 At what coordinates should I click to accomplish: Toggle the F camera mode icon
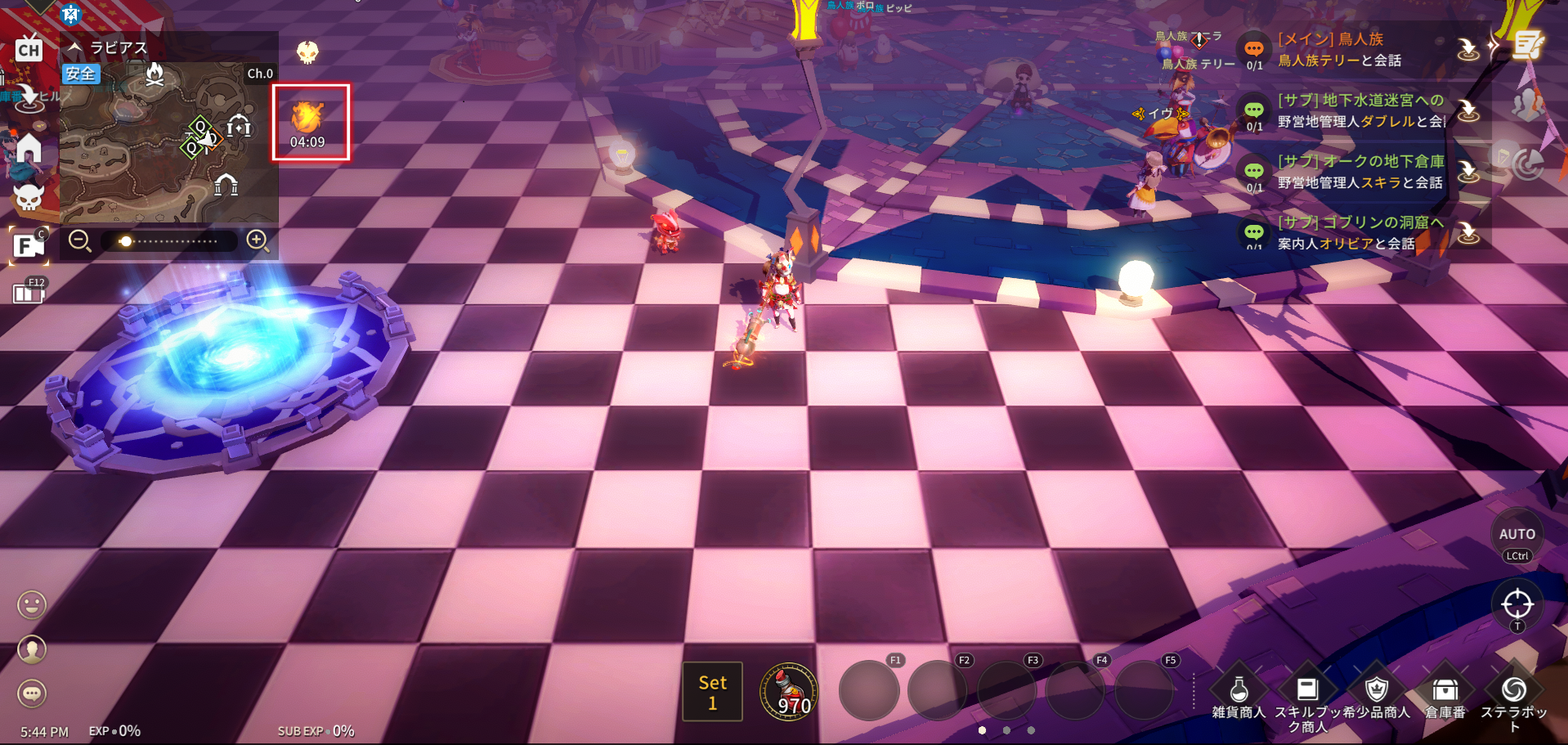coord(27,245)
